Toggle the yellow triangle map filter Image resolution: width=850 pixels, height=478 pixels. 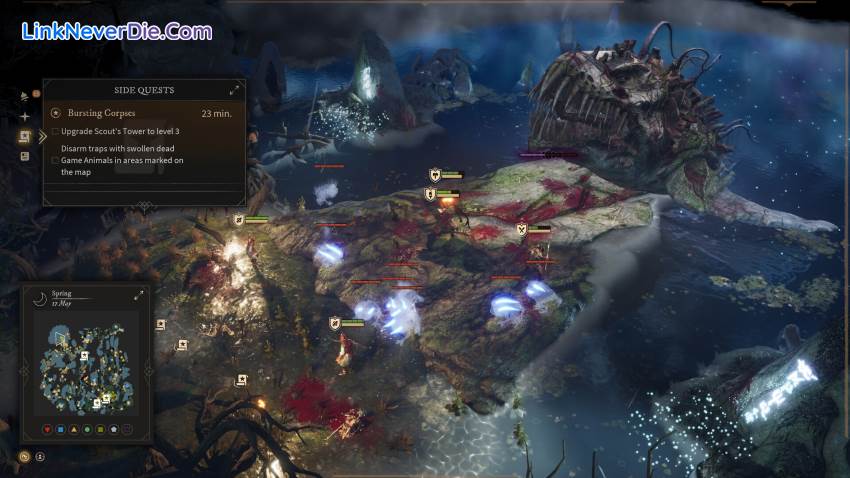[x=76, y=430]
